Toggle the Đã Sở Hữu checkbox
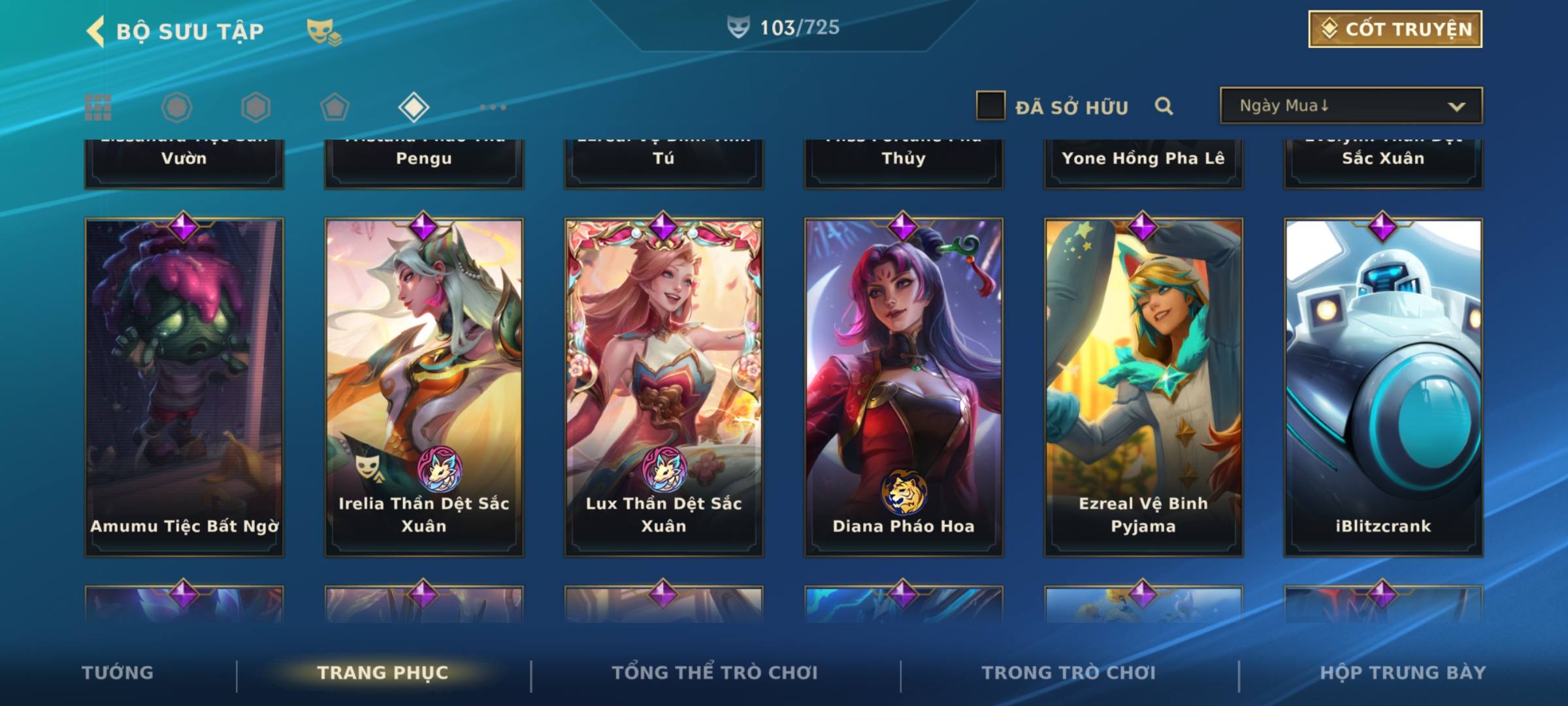The image size is (1568, 706). (x=990, y=106)
